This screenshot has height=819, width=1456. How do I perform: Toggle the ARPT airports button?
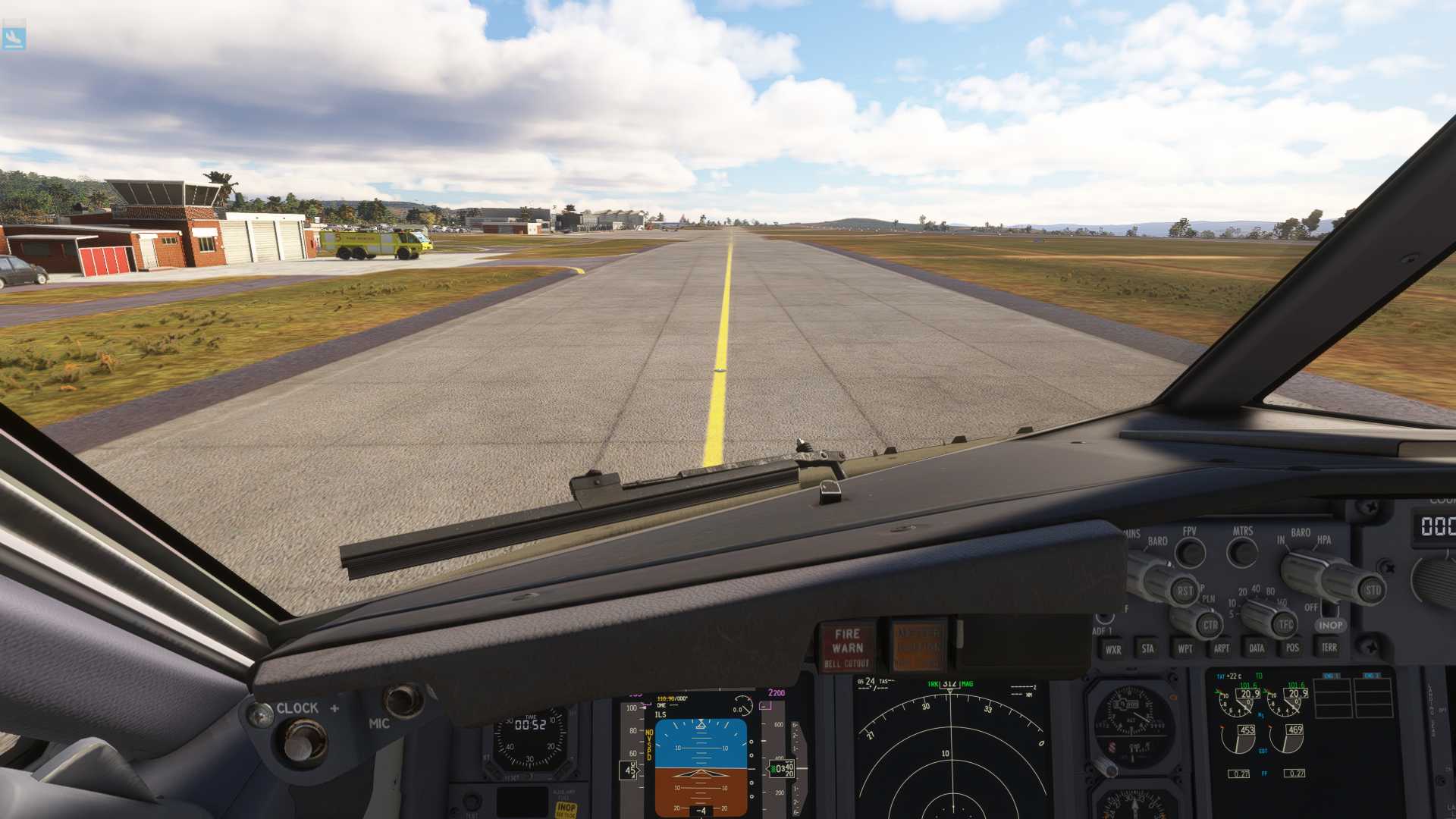click(1221, 648)
